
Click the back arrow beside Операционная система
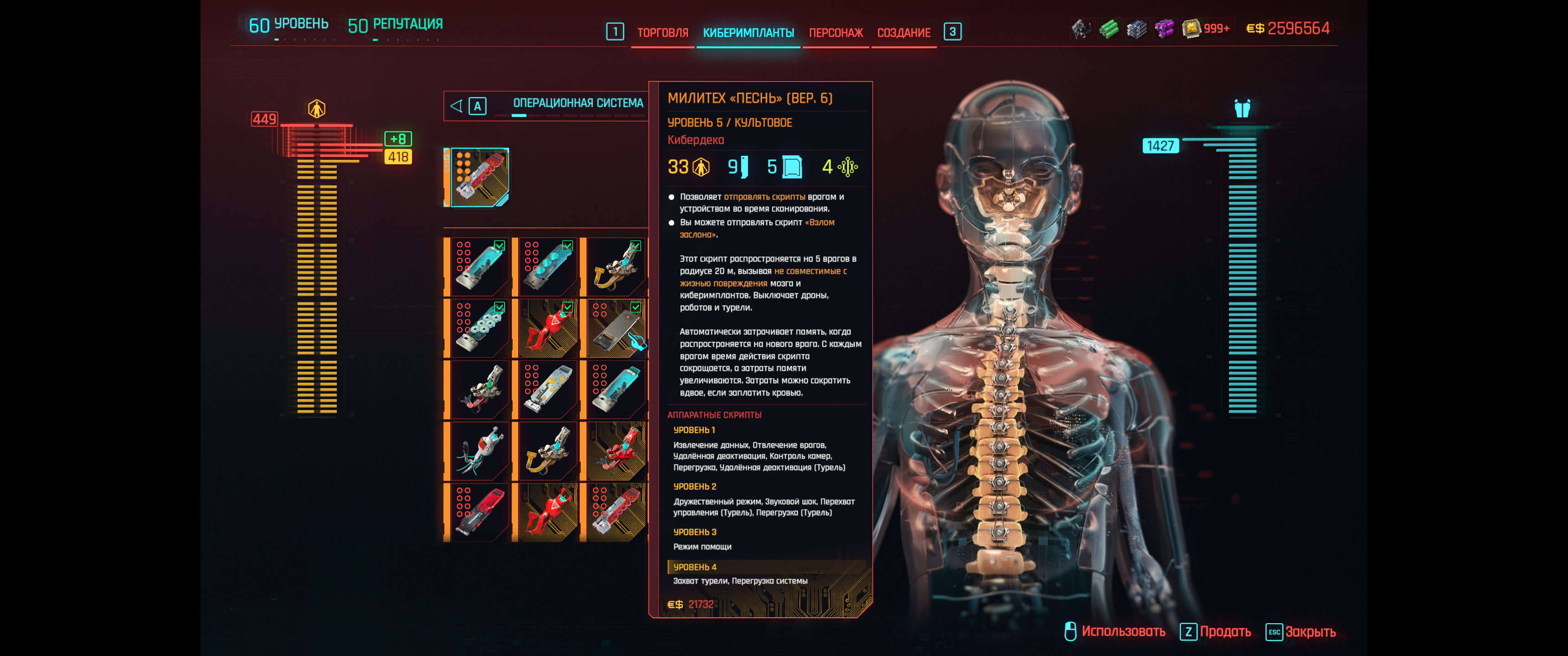point(456,106)
